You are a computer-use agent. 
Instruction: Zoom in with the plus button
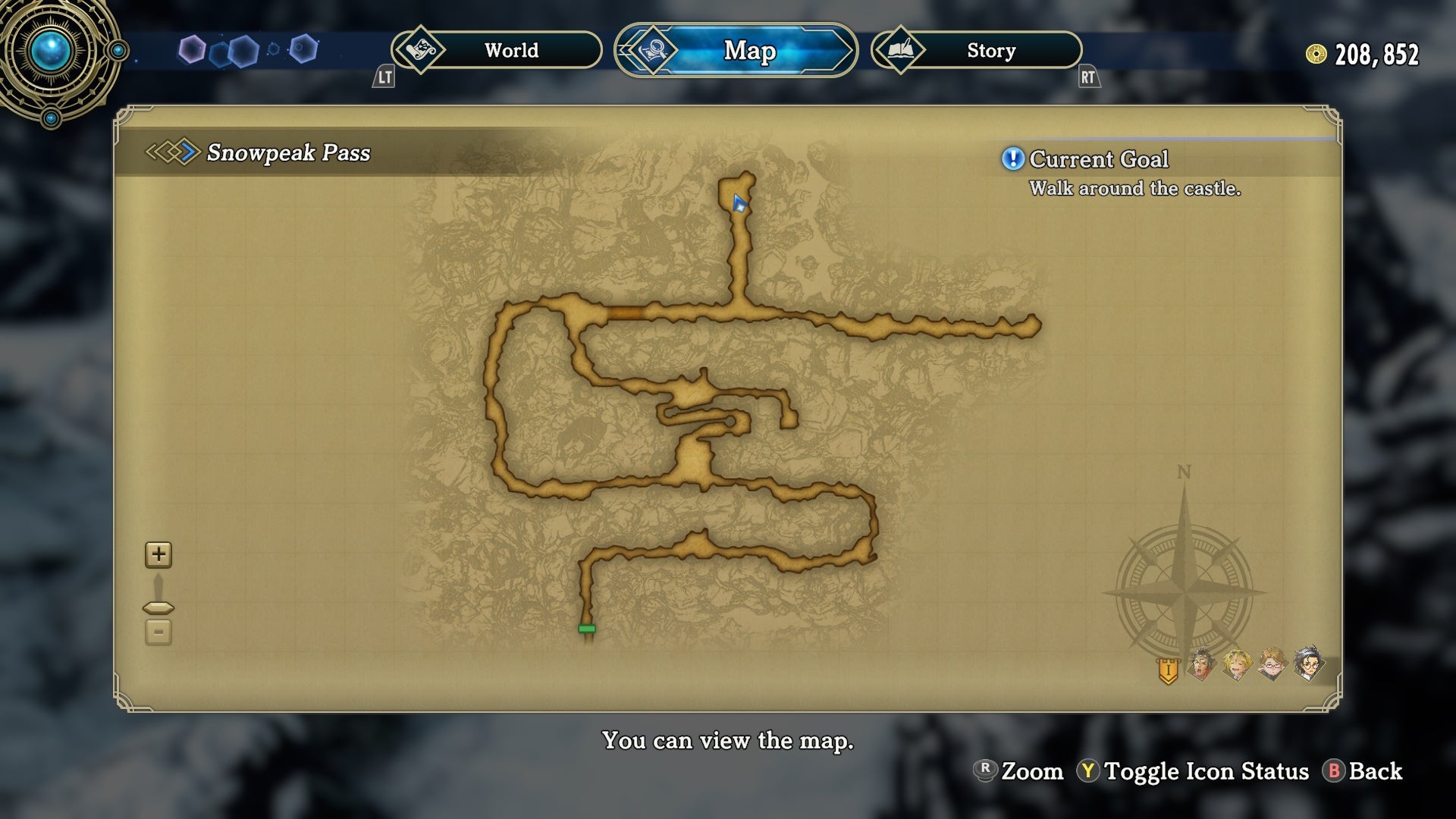[158, 554]
